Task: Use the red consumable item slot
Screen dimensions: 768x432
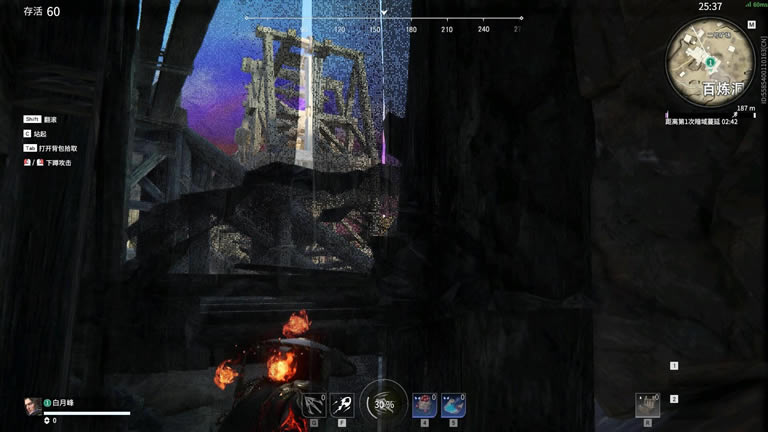Action: [x=424, y=404]
